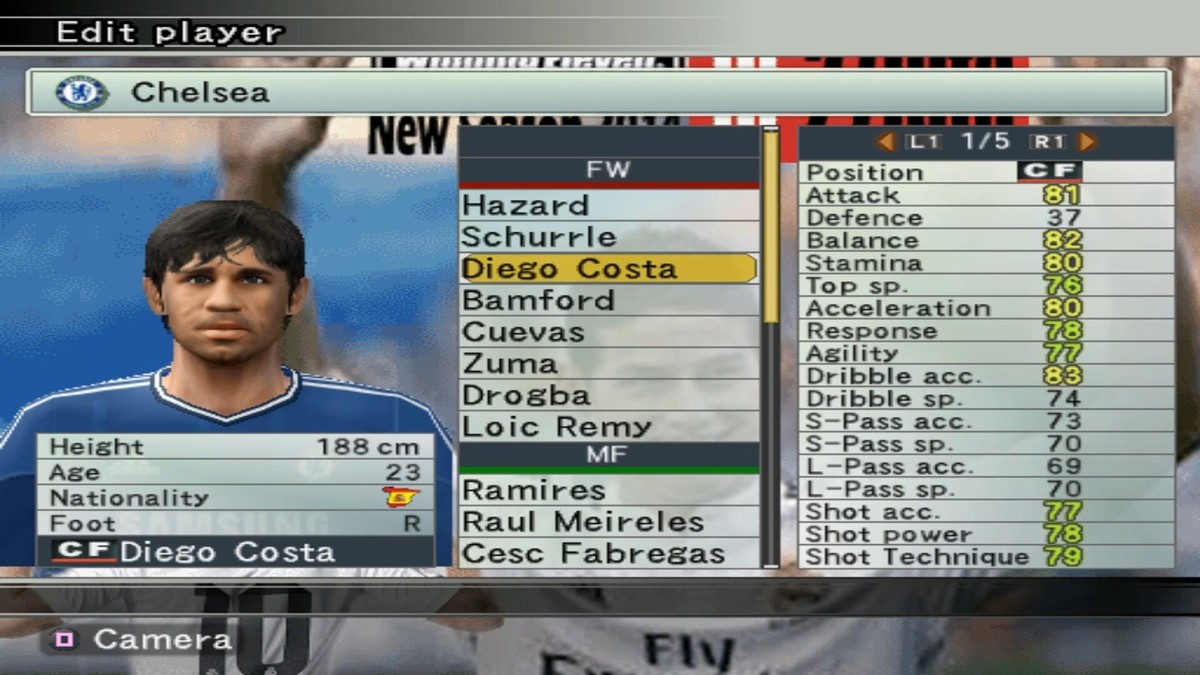Select midfielder Ramires
Screen dimensions: 1200x675
pyautogui.click(x=608, y=490)
